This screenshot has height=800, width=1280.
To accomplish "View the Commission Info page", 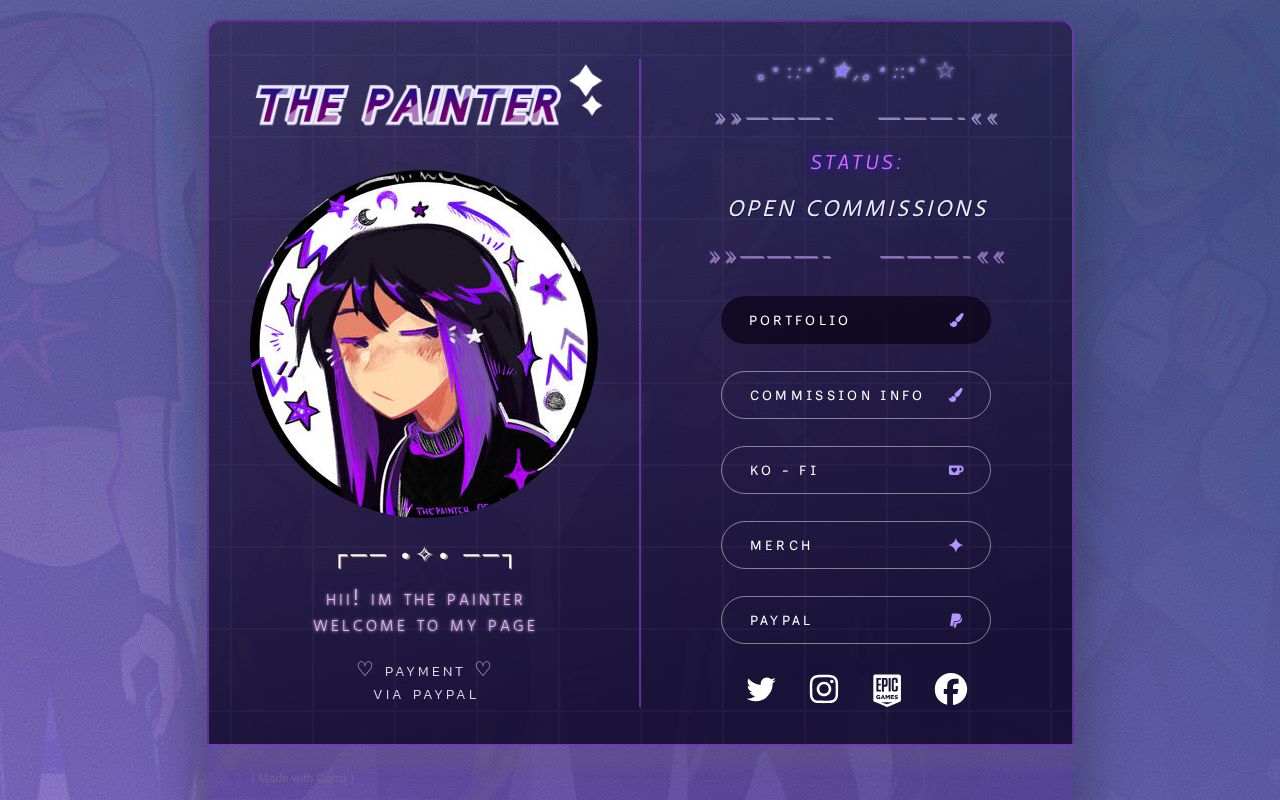I will tap(855, 395).
